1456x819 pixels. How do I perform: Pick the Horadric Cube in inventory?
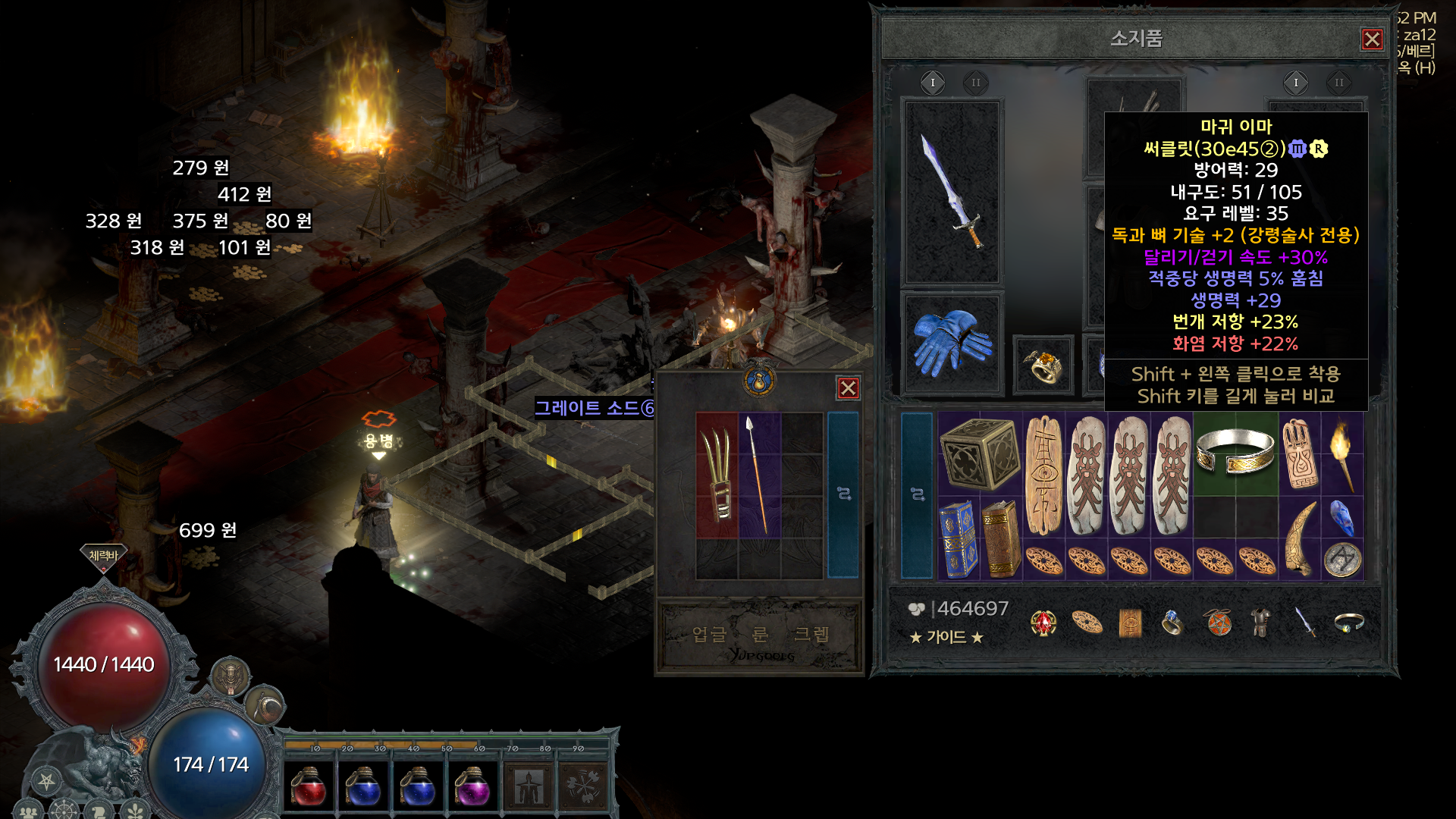[979, 453]
